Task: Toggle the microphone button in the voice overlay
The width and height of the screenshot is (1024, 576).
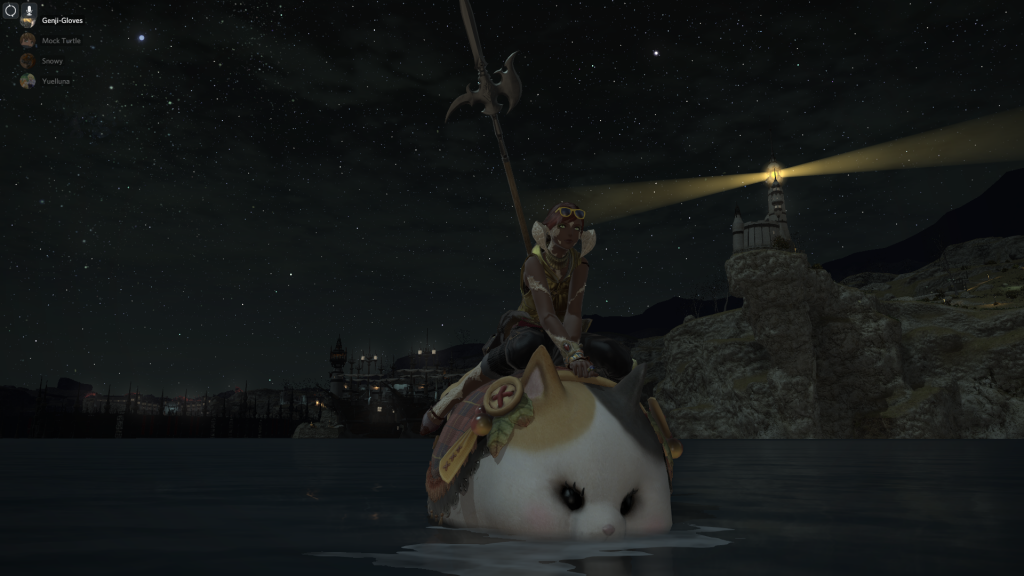Action: [x=28, y=11]
